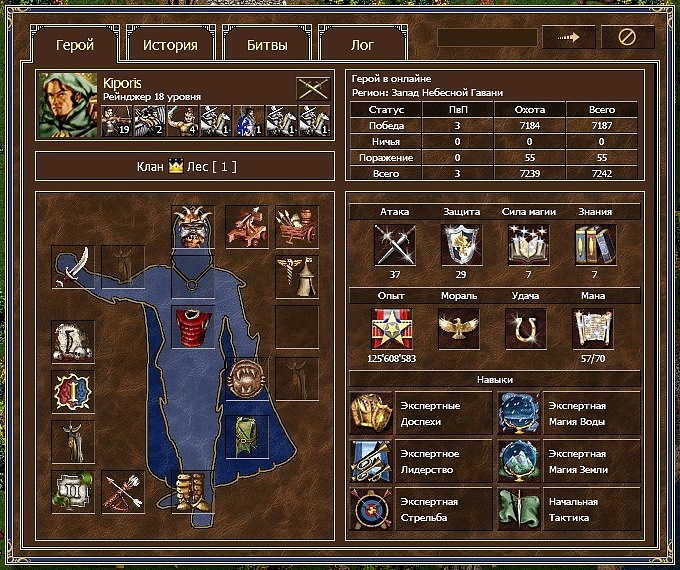Image resolution: width=680 pixels, height=570 pixels.
Task: Click the Kiporis hero portrait
Action: click(x=68, y=103)
